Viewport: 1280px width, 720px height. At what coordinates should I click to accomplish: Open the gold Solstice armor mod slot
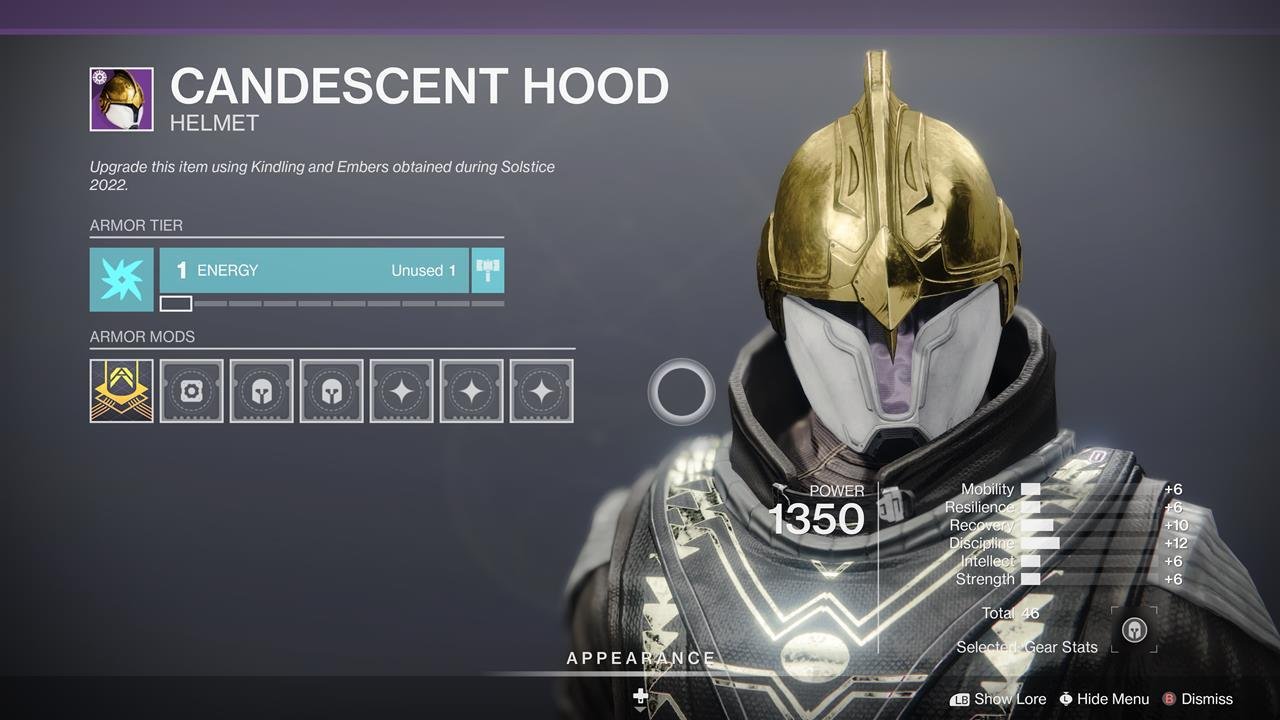tap(121, 391)
